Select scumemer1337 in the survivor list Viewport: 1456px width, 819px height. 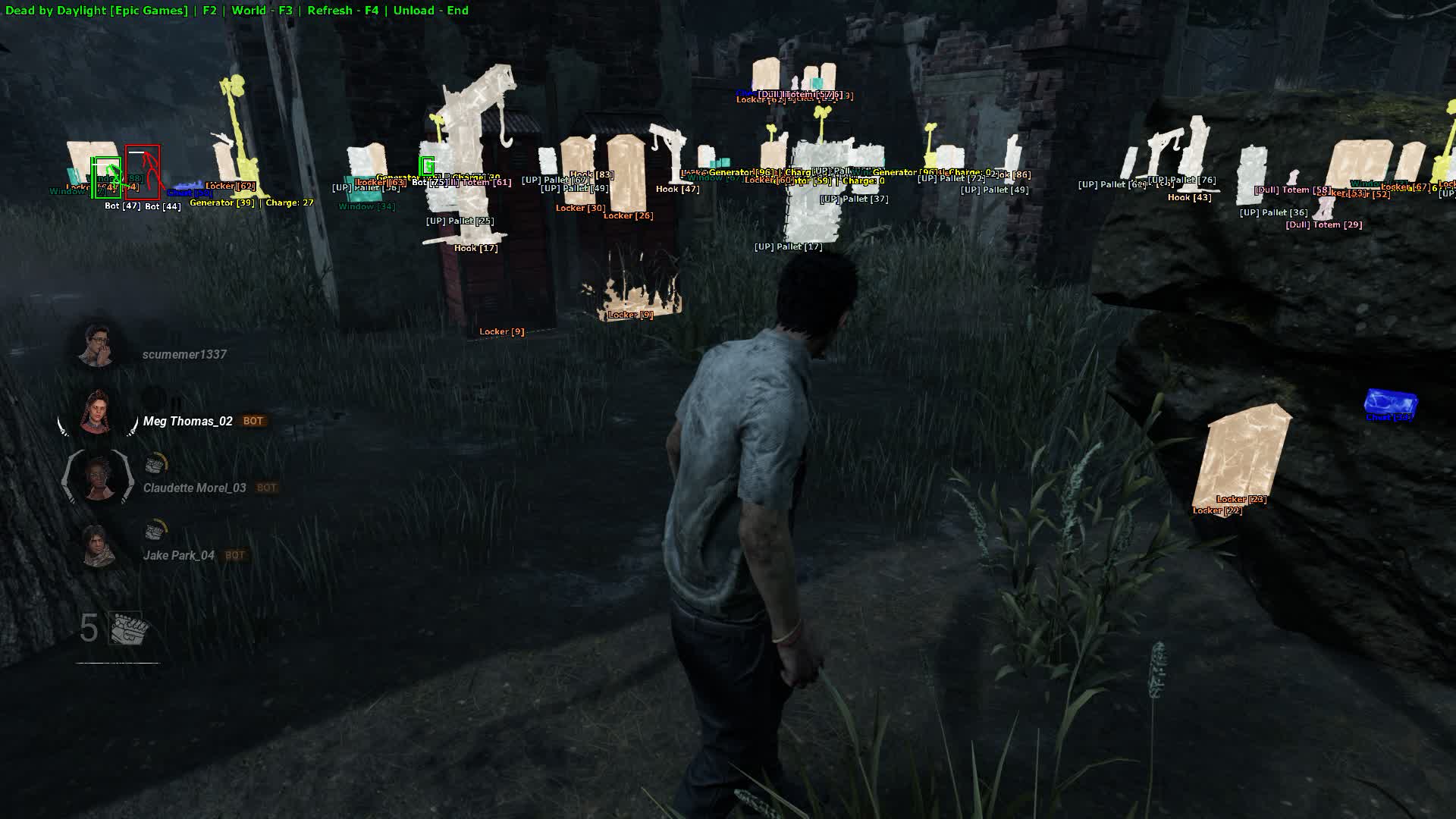click(184, 354)
